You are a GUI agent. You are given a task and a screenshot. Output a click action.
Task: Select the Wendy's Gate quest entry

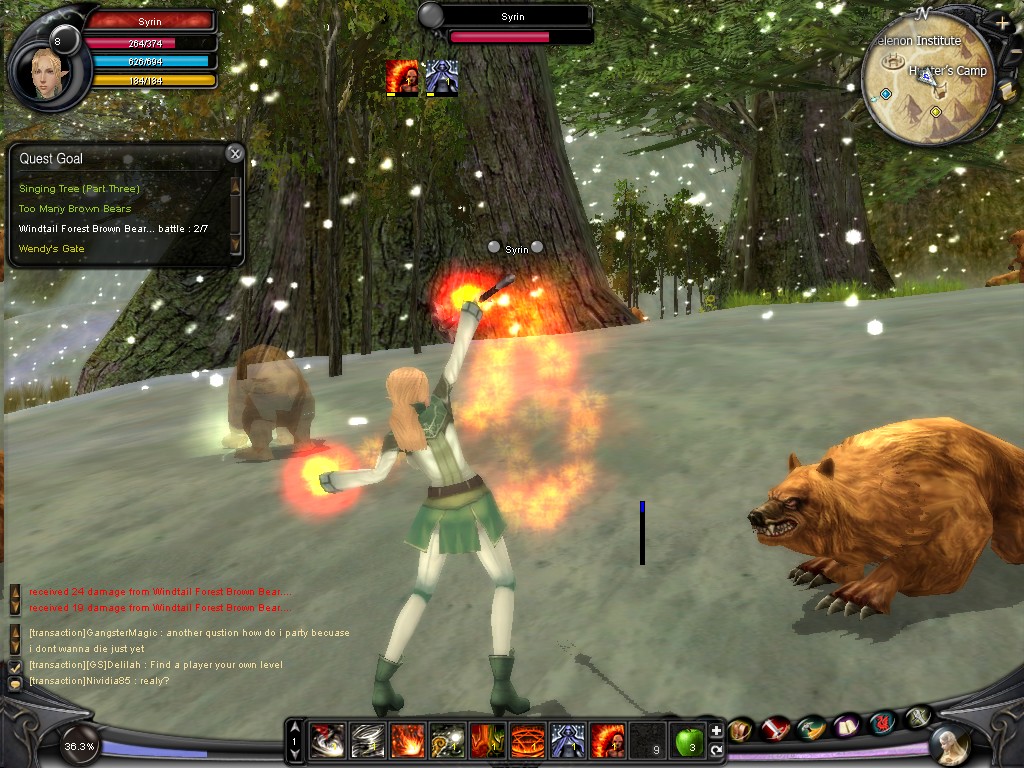pyautogui.click(x=51, y=248)
